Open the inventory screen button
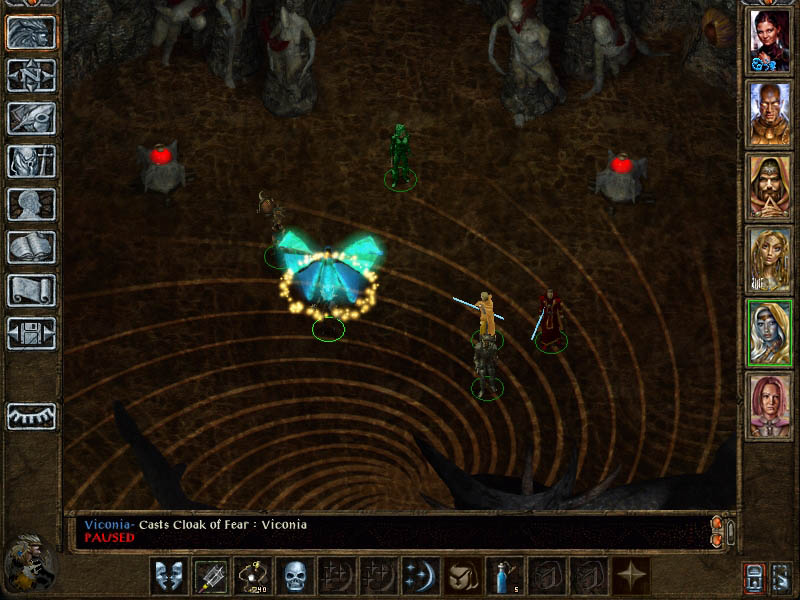Screen dimensions: 800x600 (x=31, y=162)
